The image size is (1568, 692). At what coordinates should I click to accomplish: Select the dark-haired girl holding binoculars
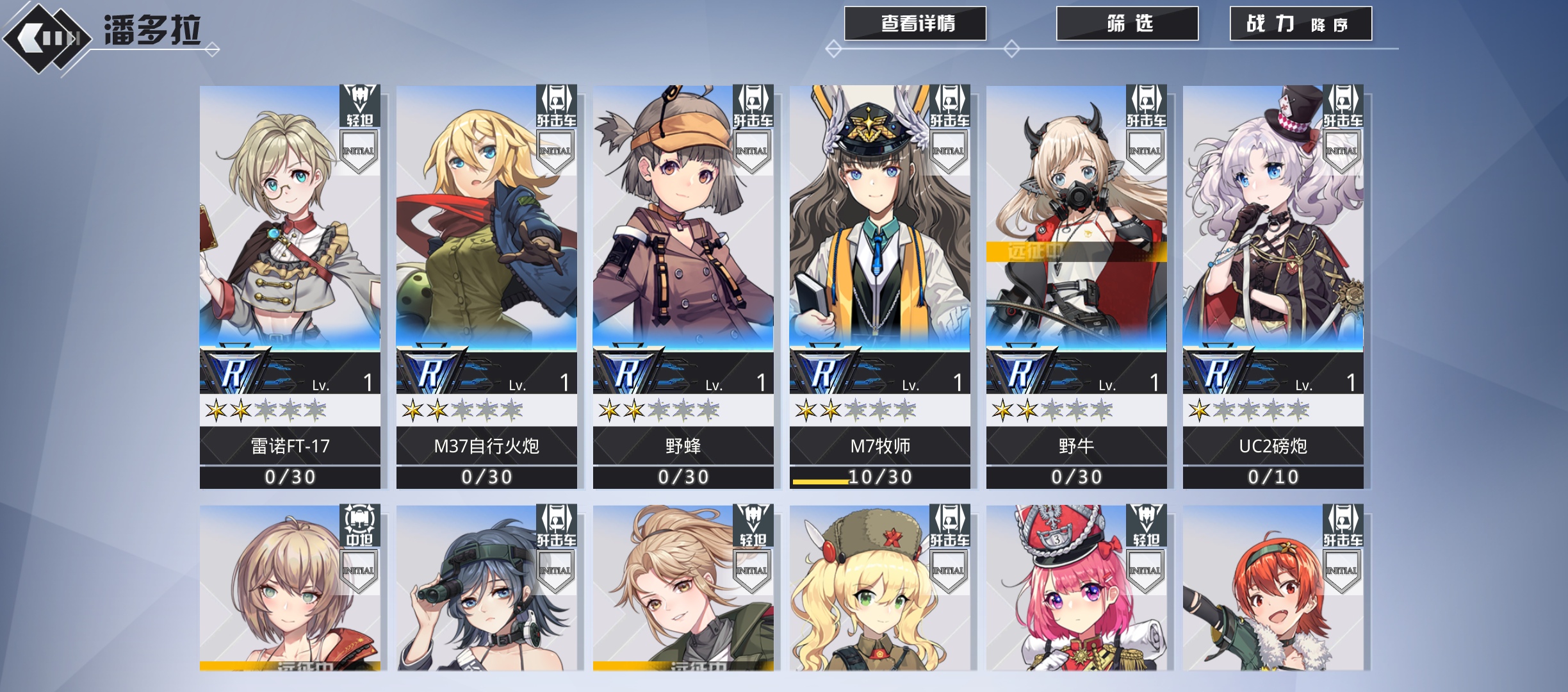pyautogui.click(x=486, y=589)
